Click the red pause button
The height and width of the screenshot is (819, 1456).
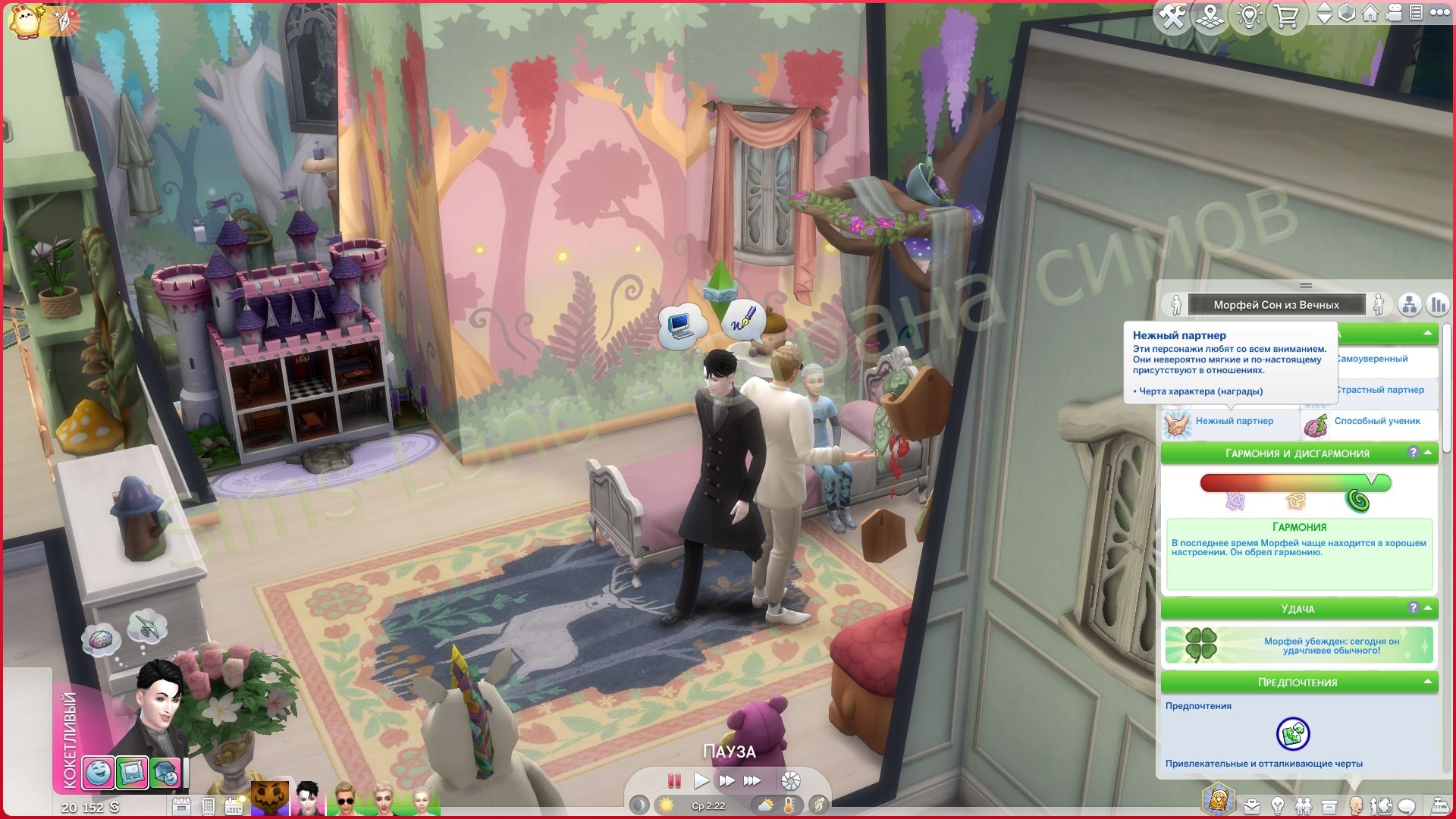(673, 780)
